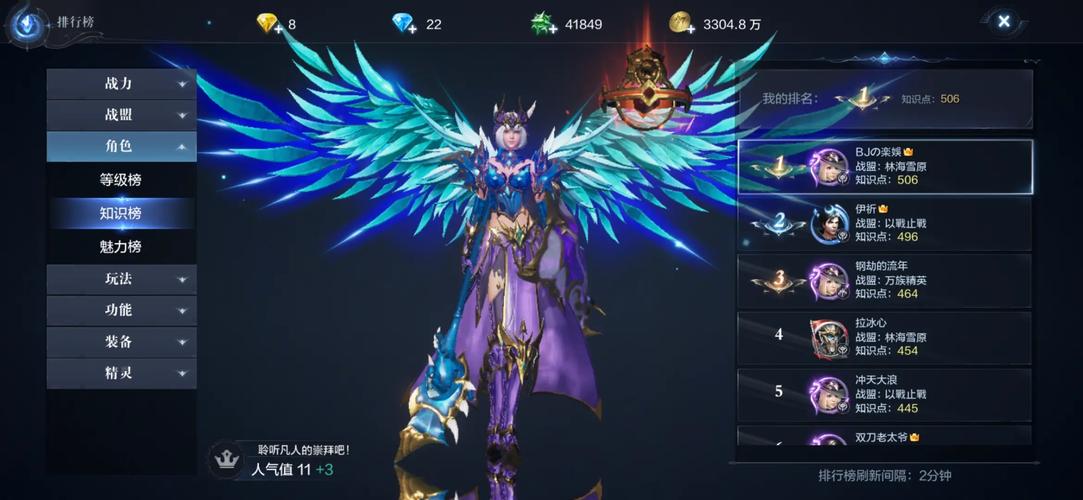The width and height of the screenshot is (1083, 500).
Task: Switch to the 魅力榜 ranking
Action: 121,246
